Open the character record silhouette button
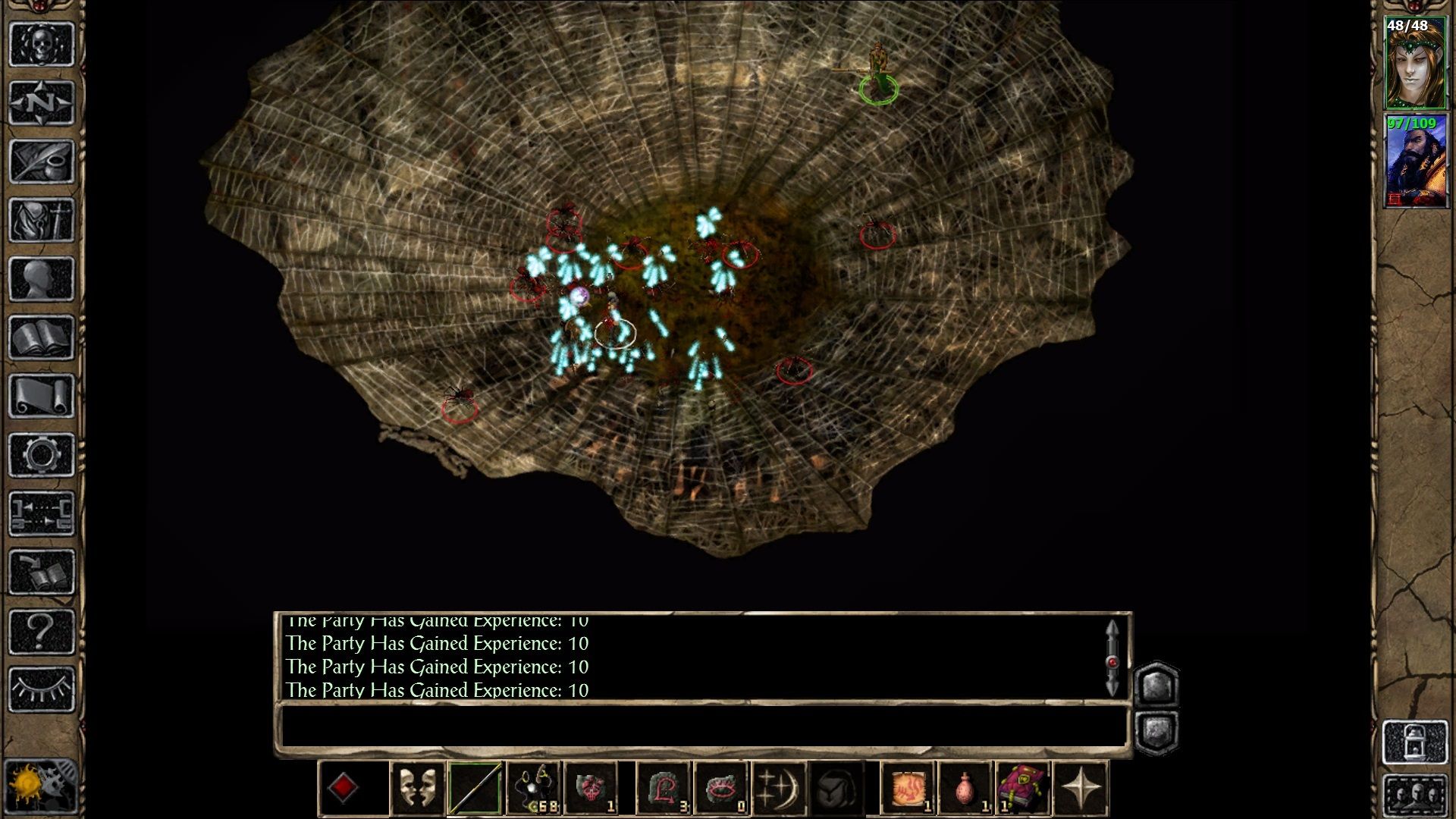Screen dimensions: 1456x819 click(x=42, y=279)
